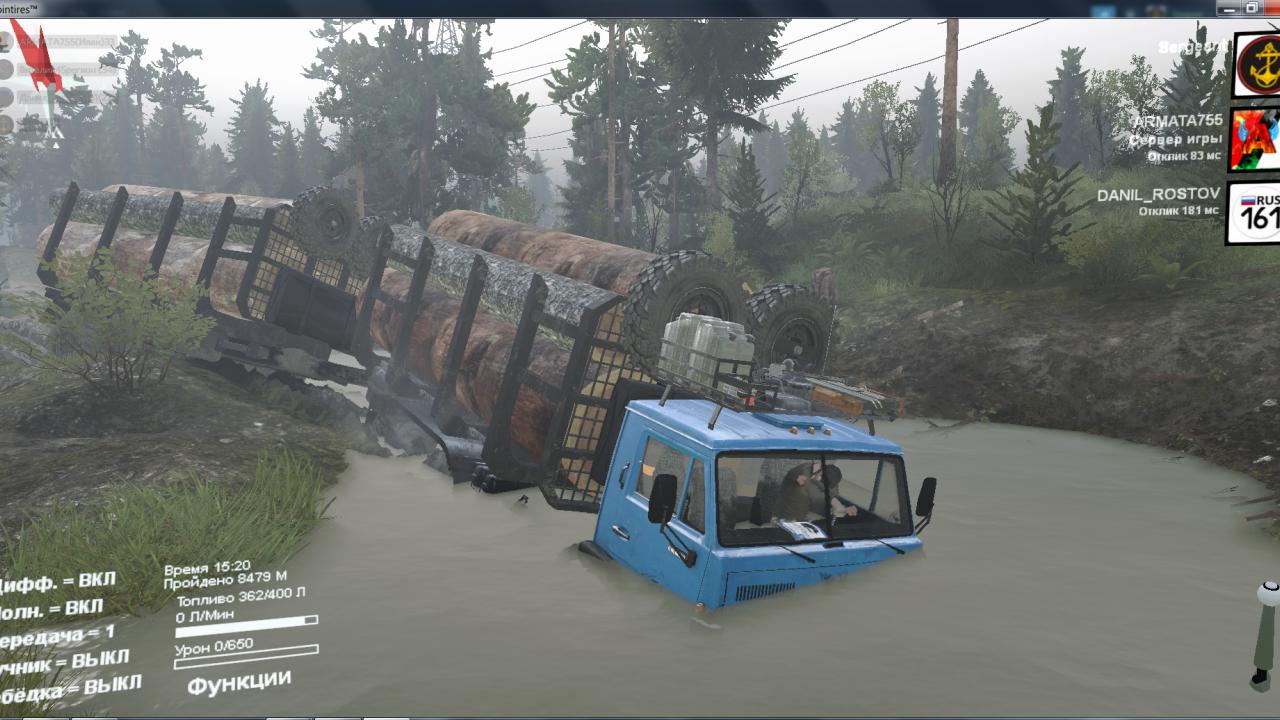Select the anchor emblem player avatar

click(x=1257, y=66)
